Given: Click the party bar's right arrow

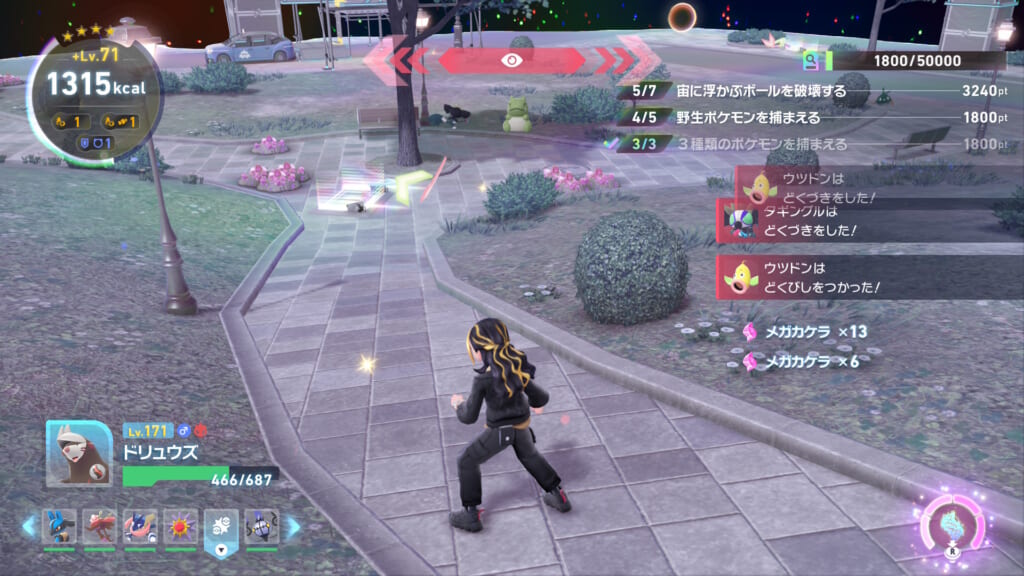Looking at the screenshot, I should point(293,526).
